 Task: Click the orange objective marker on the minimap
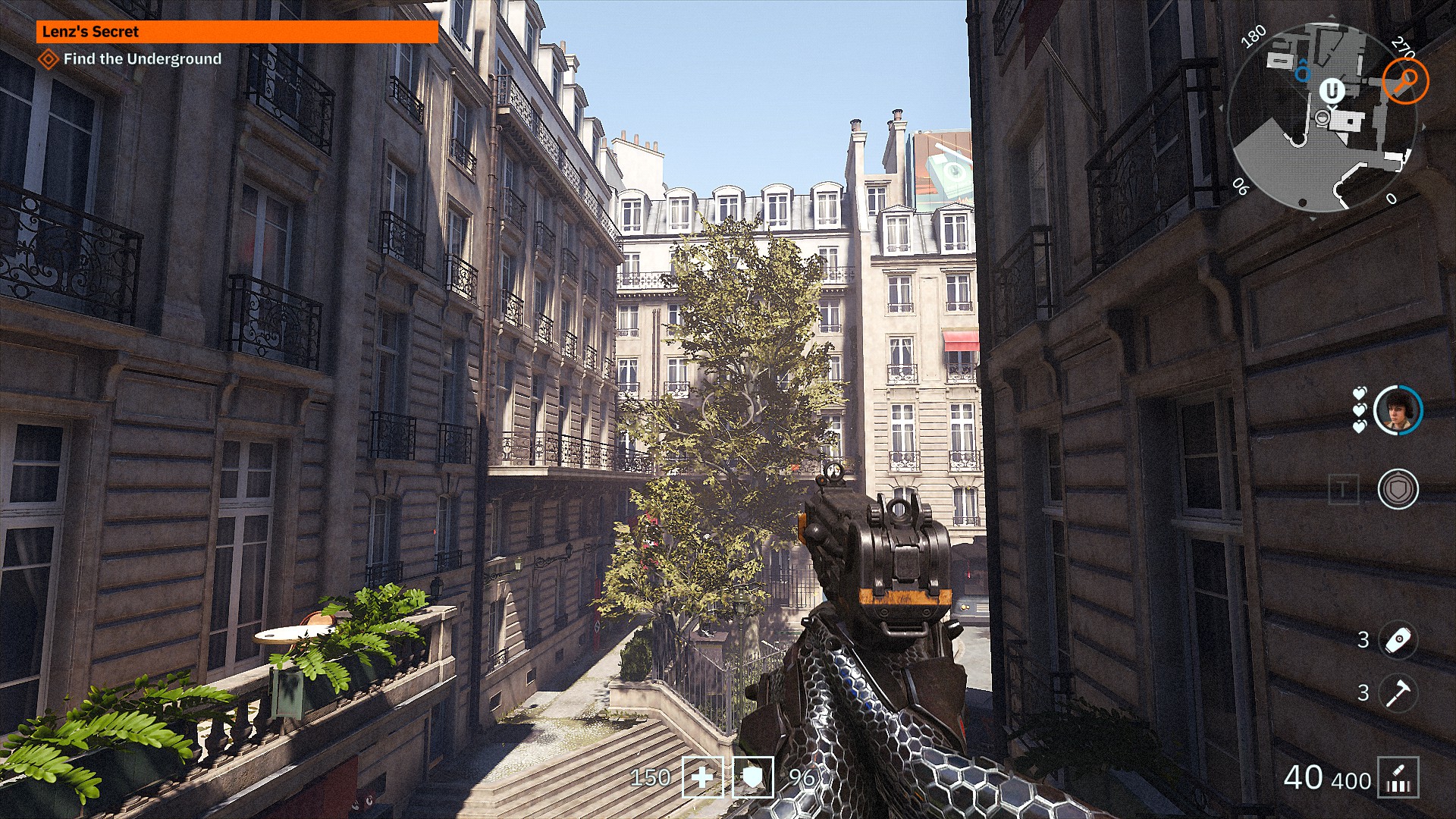click(1405, 80)
